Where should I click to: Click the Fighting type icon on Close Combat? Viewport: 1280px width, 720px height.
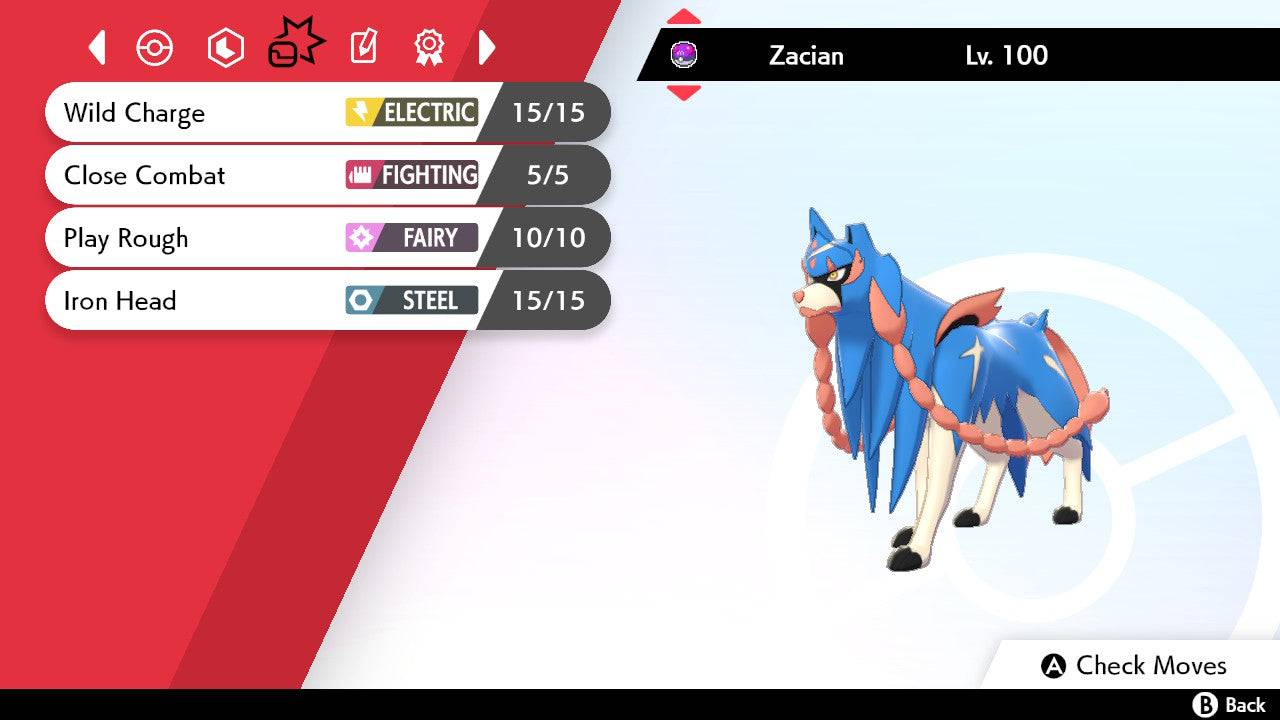360,175
